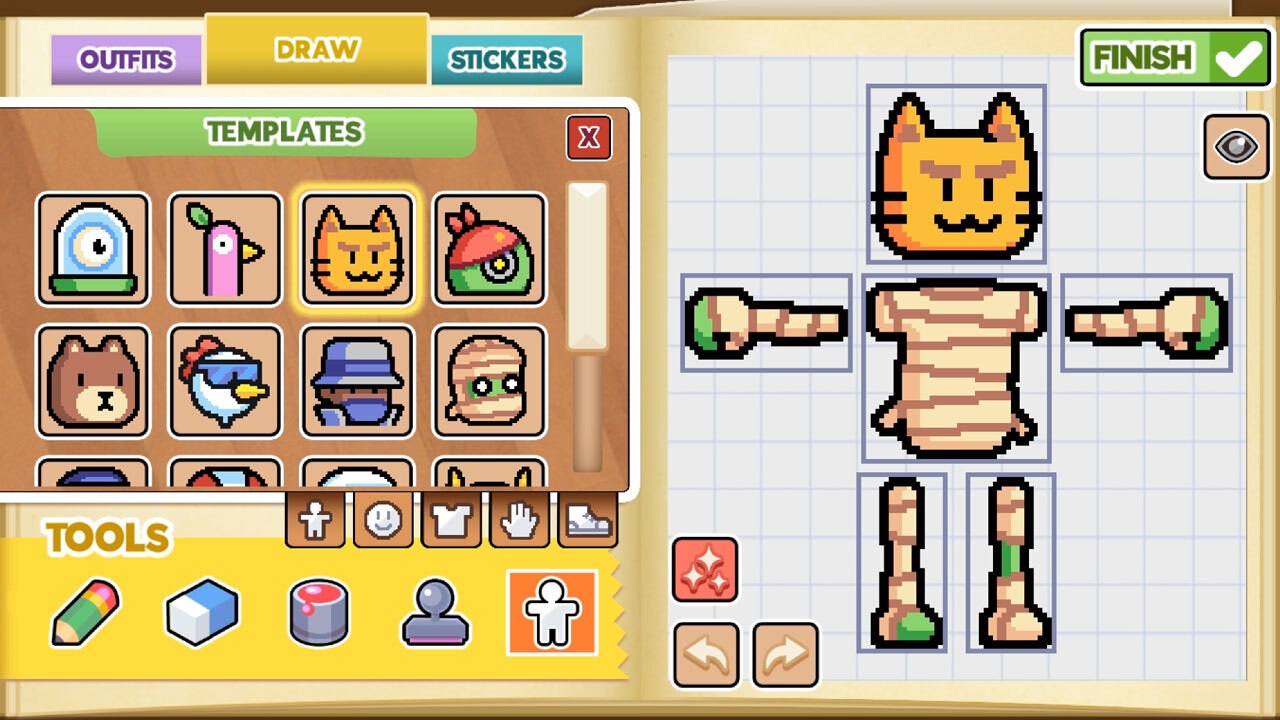1280x720 pixels.
Task: Open the Outfits tab
Action: pyautogui.click(x=125, y=59)
